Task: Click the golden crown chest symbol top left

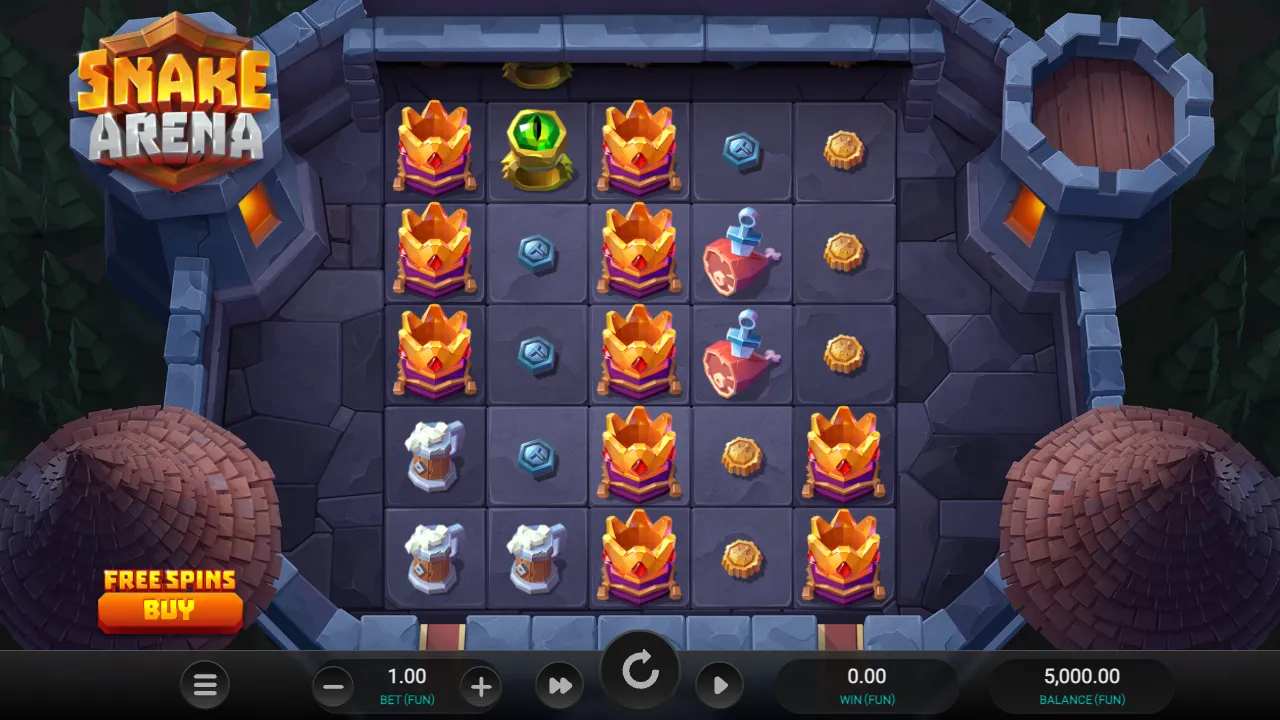Action: (436, 150)
